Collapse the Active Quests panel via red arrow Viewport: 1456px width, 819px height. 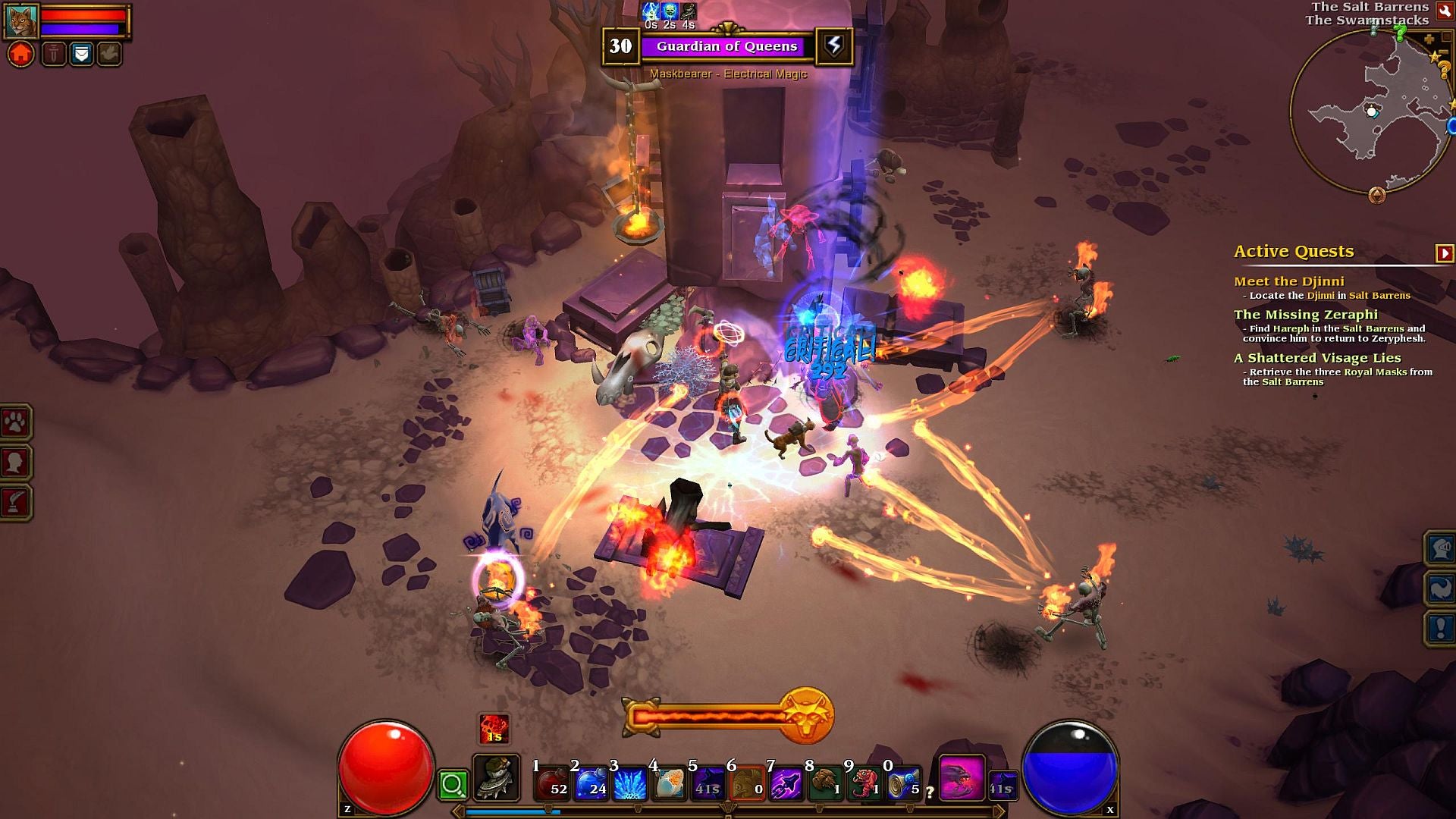click(x=1445, y=251)
